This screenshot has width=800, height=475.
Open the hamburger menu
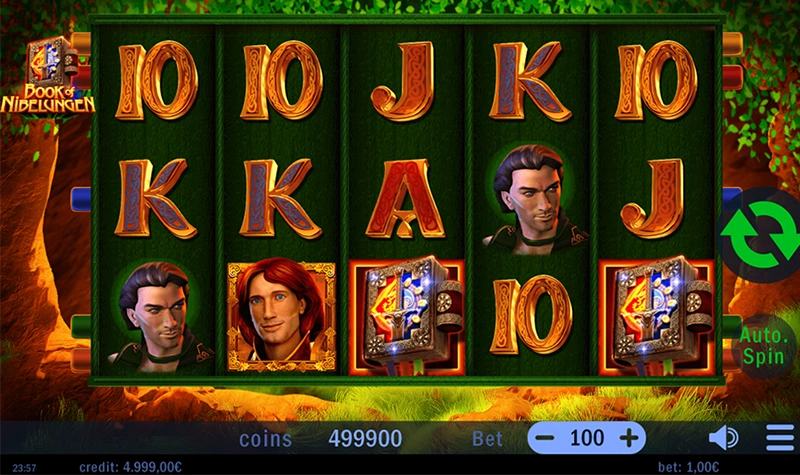[x=780, y=438]
